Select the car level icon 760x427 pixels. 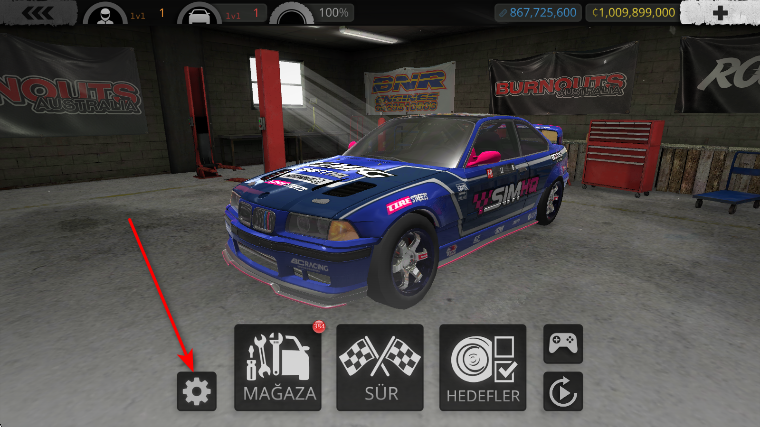[x=196, y=14]
